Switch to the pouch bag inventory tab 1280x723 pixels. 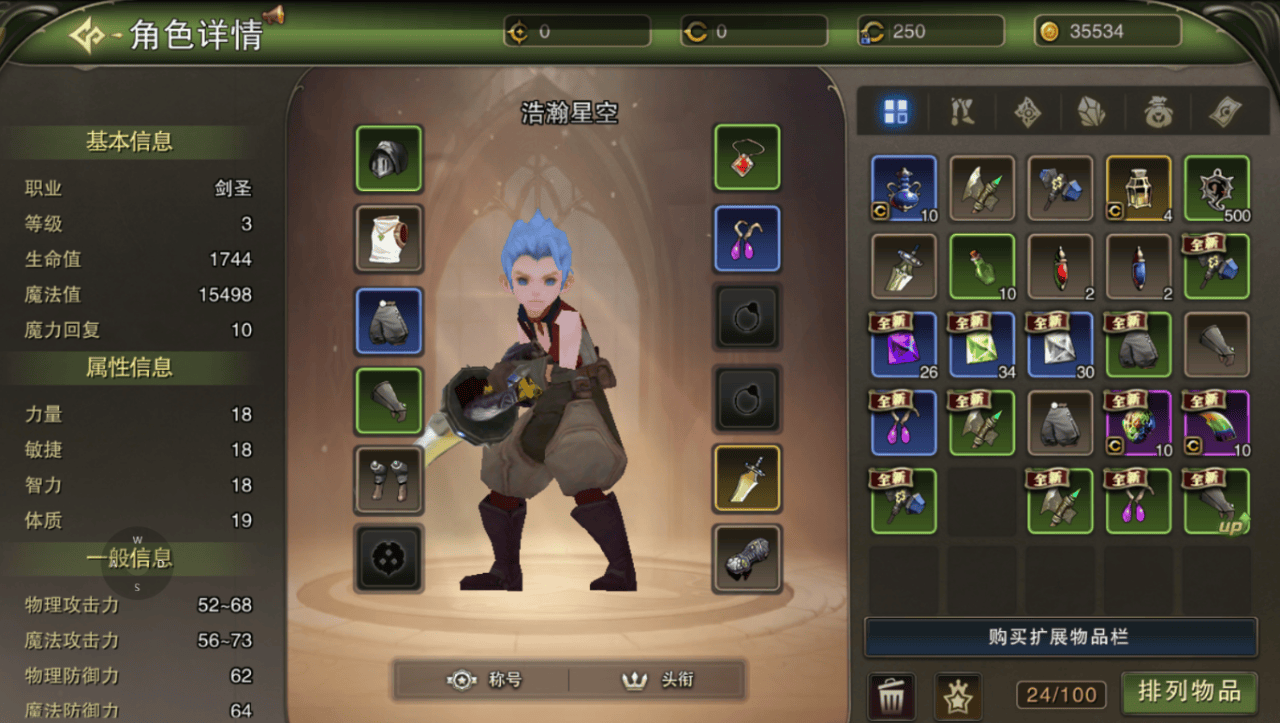click(1158, 112)
